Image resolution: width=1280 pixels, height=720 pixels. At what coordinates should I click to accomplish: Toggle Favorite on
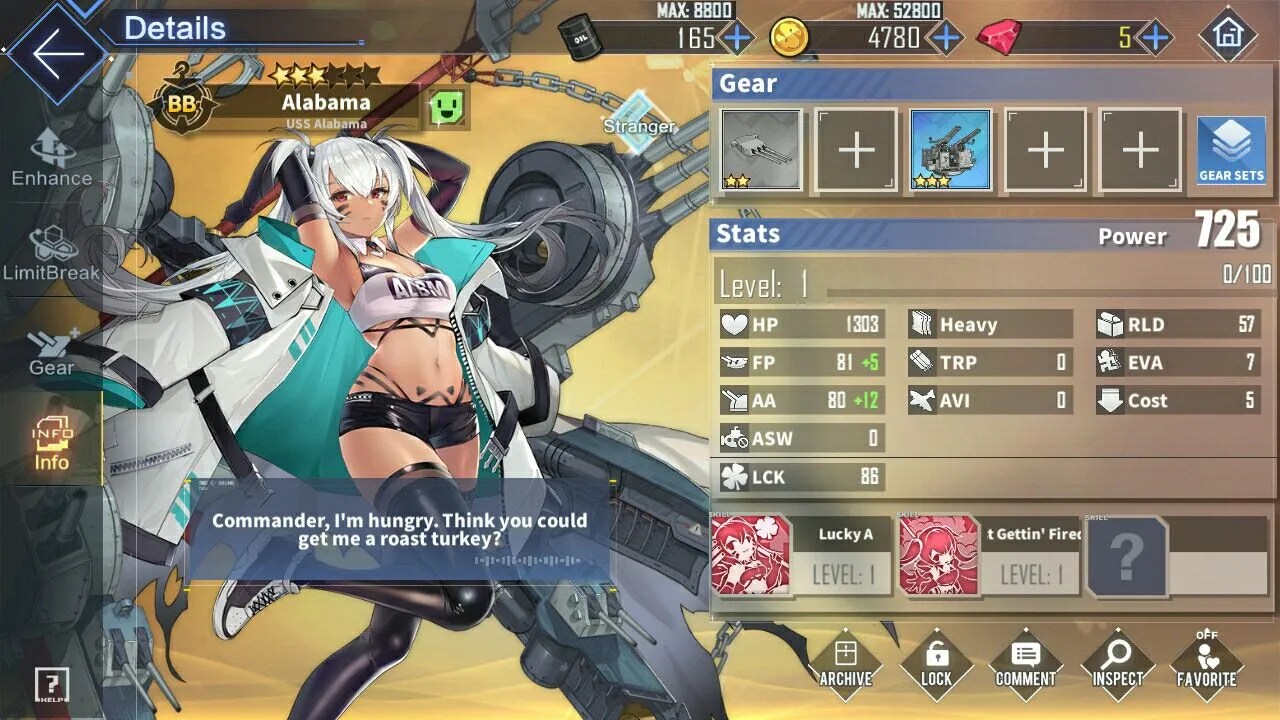1207,664
